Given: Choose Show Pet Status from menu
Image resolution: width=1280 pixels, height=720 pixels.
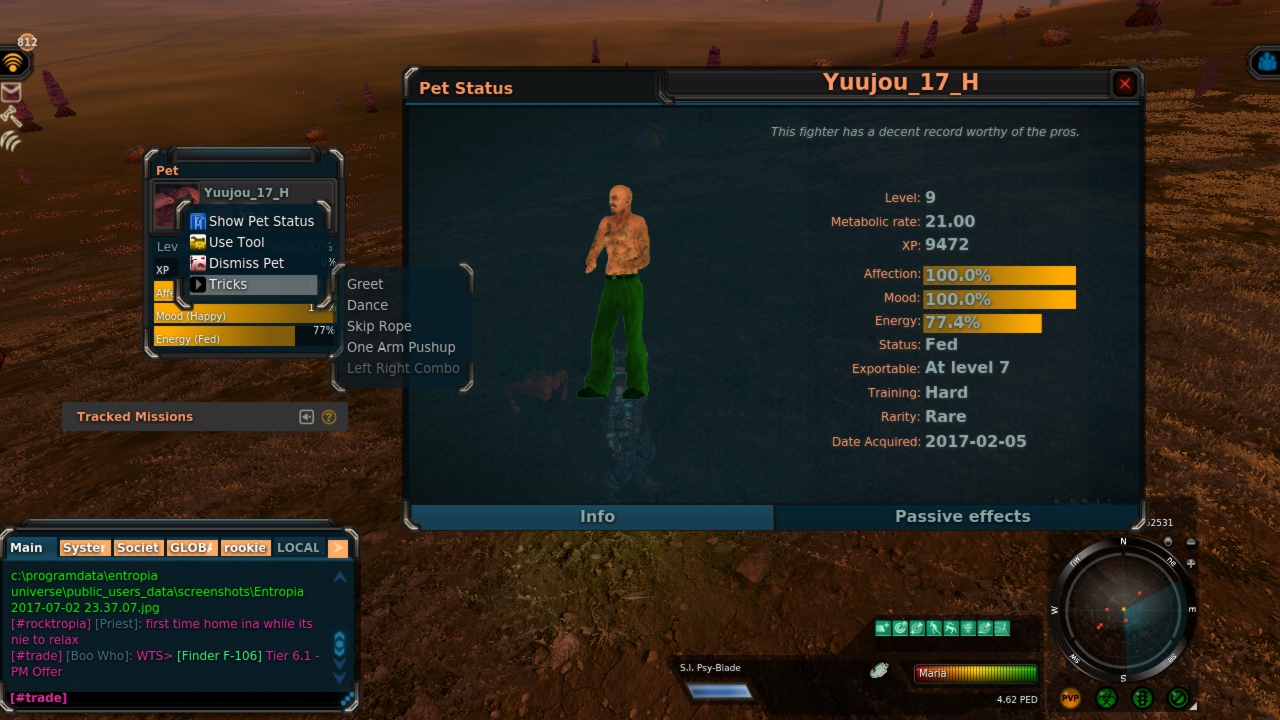Looking at the screenshot, I should (260, 221).
